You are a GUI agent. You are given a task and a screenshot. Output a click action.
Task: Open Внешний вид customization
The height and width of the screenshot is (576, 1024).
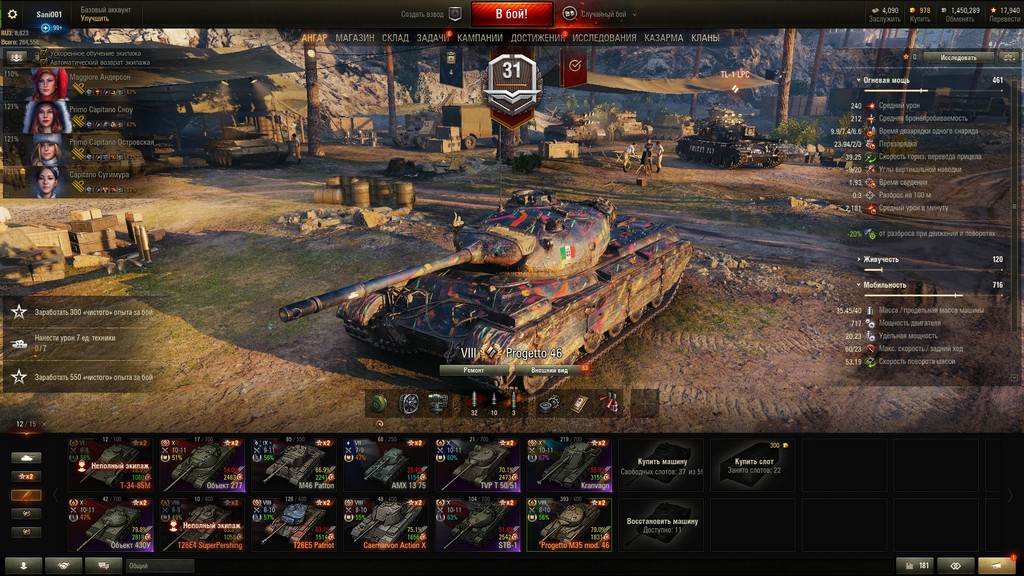click(x=550, y=370)
